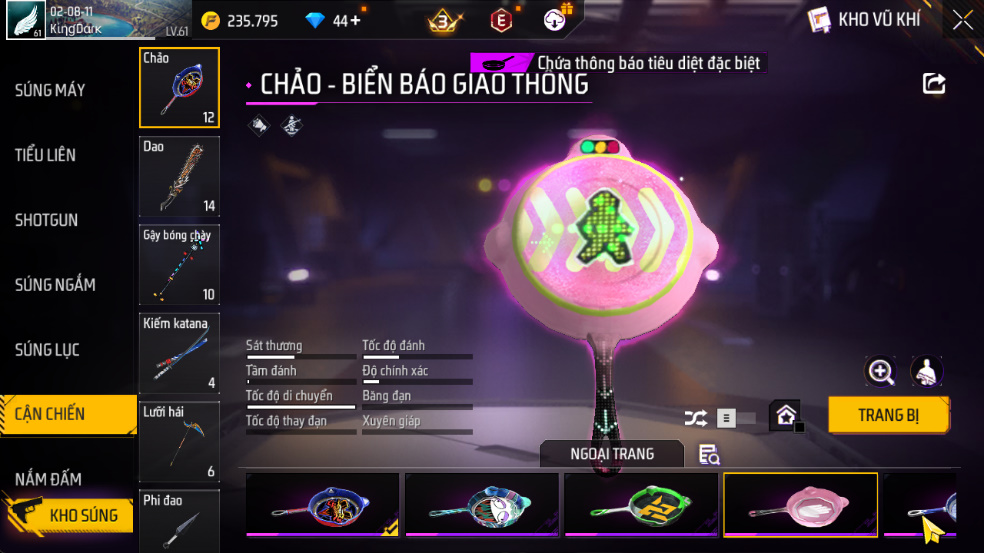The width and height of the screenshot is (984, 553).
Task: Switch to the Nắm Đấm category
Action: [48, 479]
